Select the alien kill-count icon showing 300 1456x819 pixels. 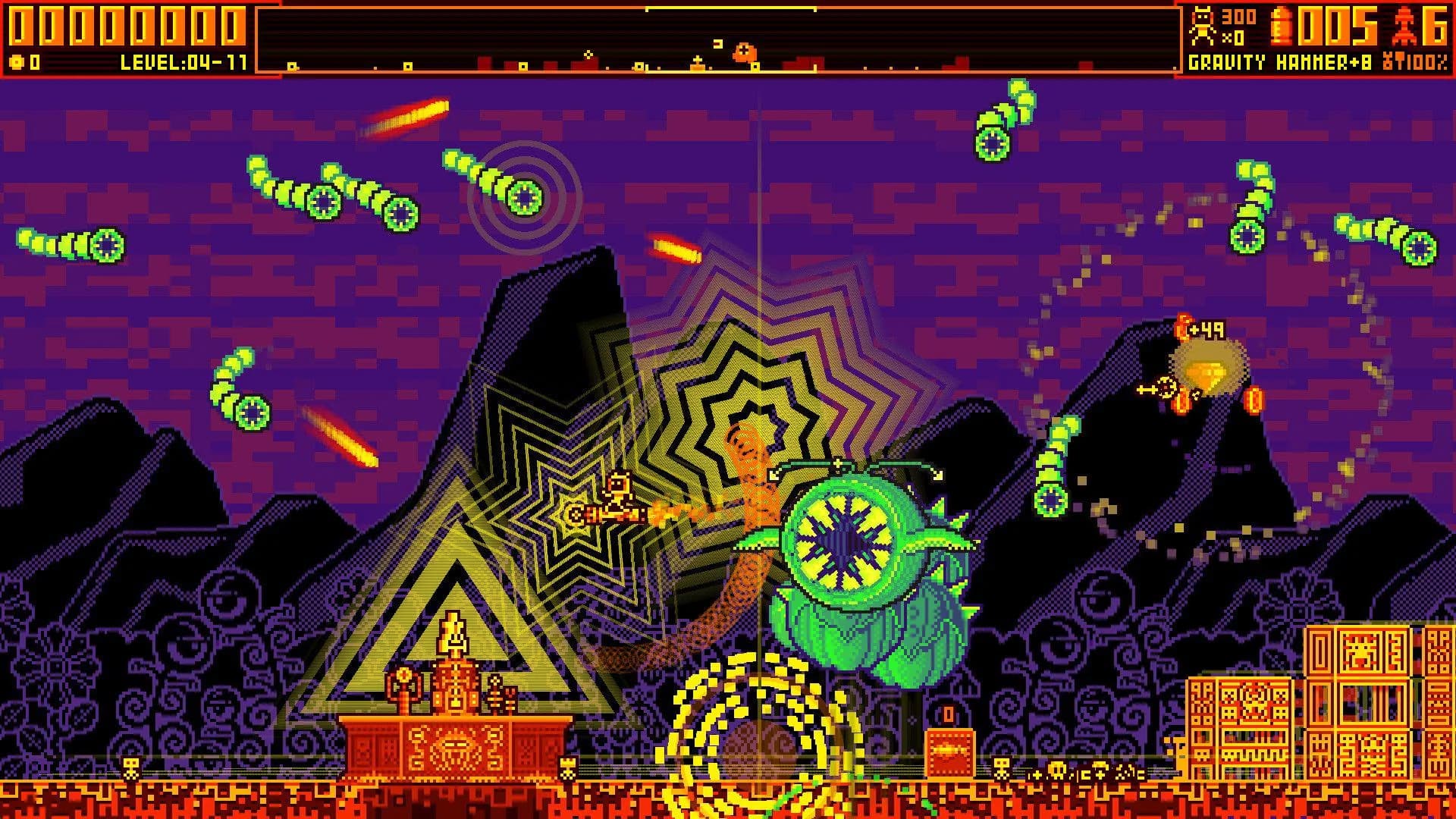pos(1201,25)
